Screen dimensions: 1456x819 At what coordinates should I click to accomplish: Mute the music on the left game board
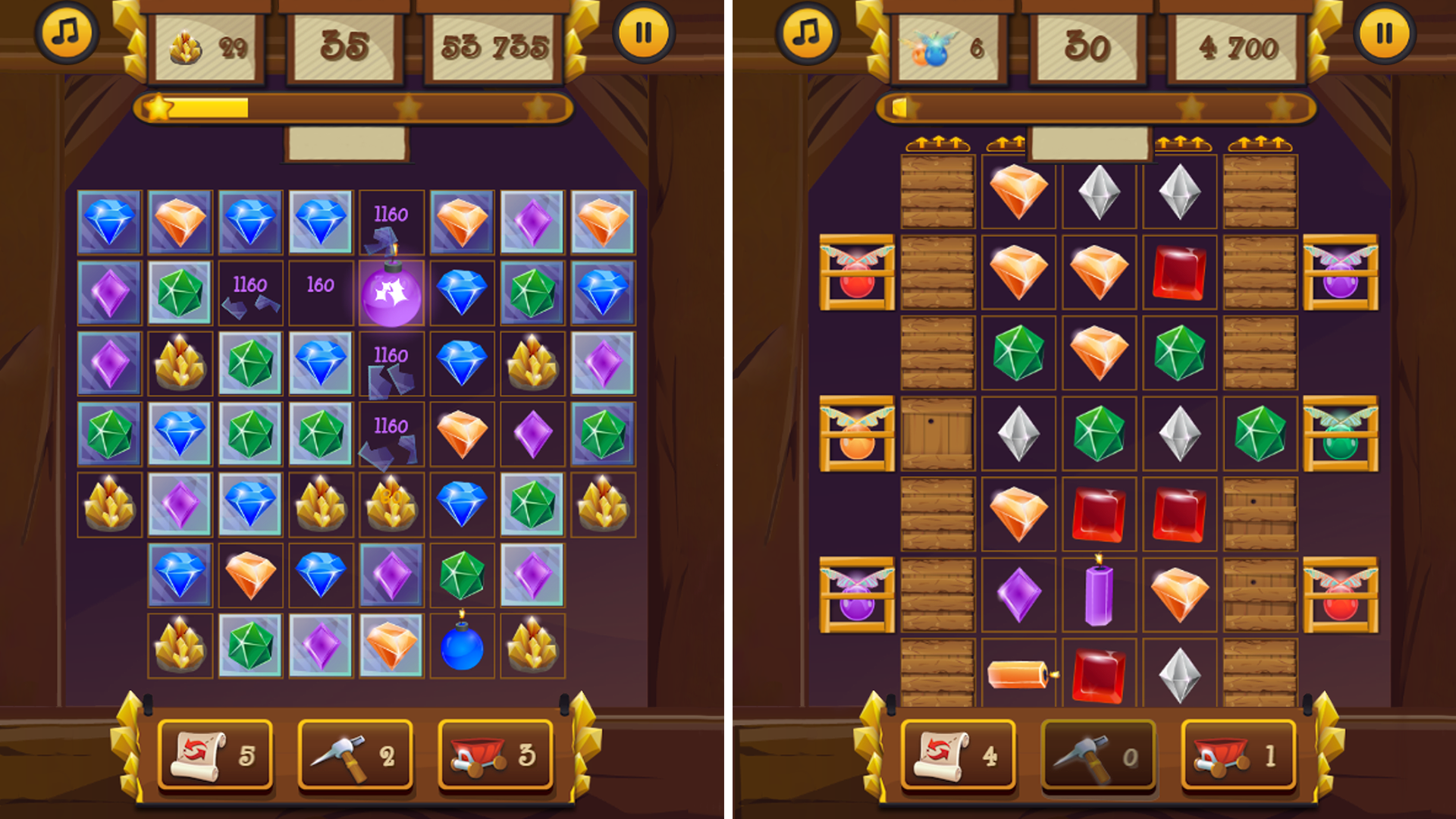tap(67, 33)
